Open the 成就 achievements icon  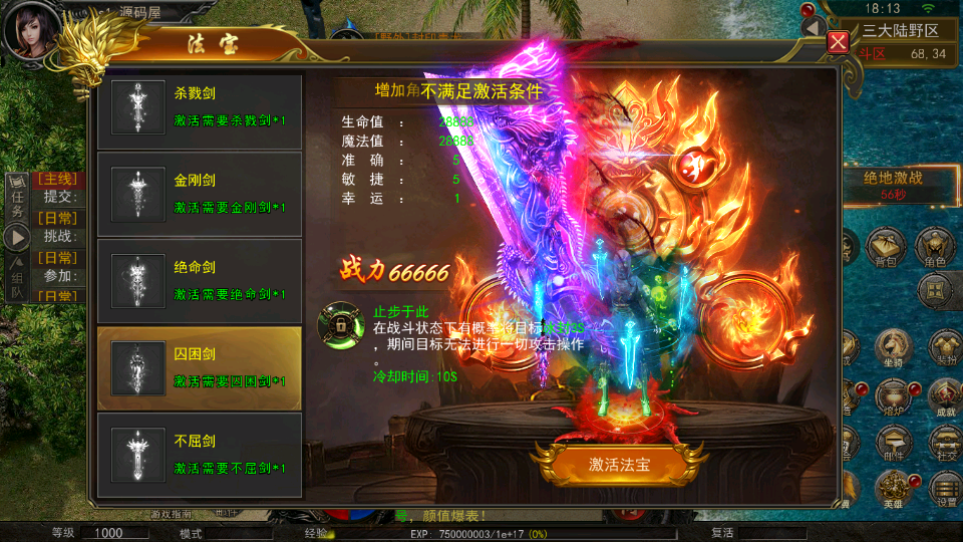[944, 397]
